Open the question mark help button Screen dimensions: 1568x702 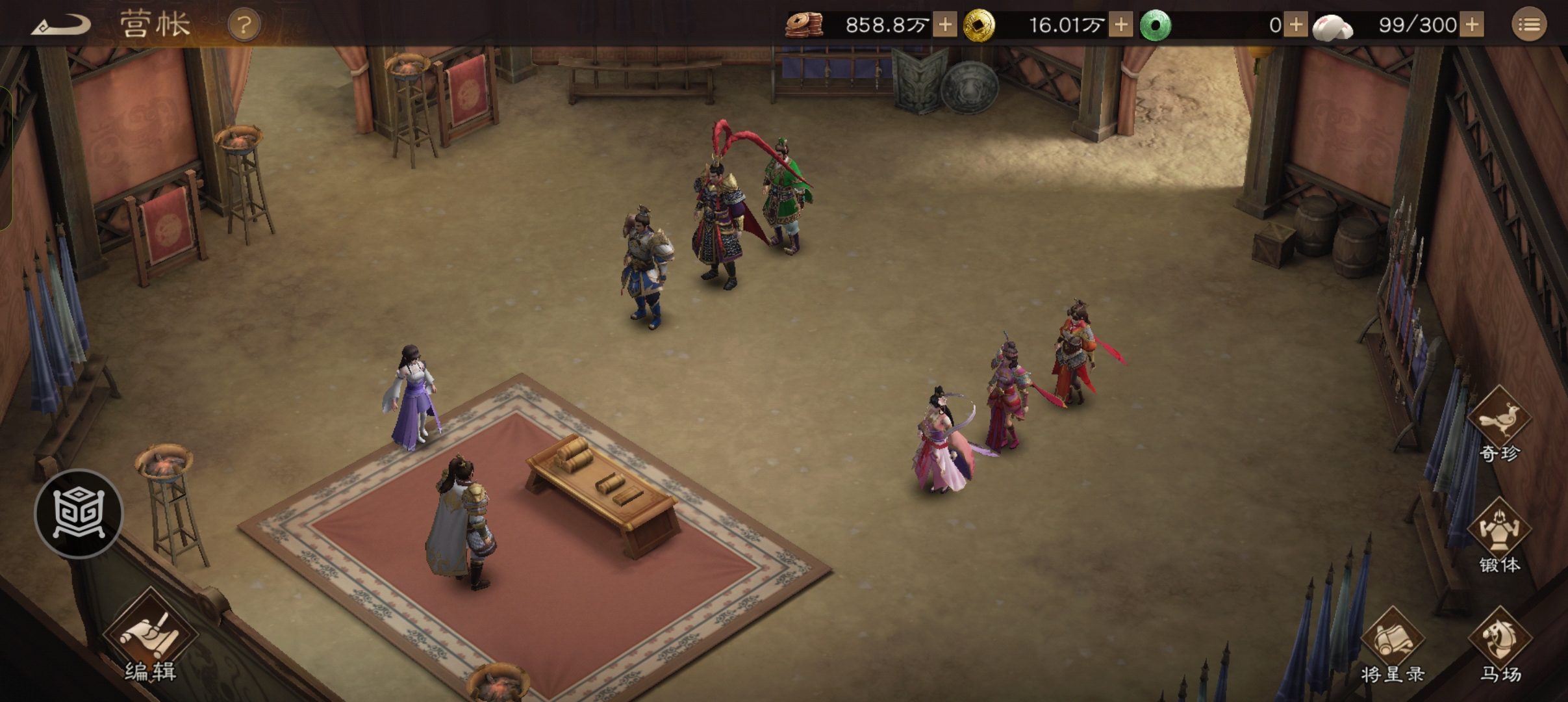[x=244, y=25]
